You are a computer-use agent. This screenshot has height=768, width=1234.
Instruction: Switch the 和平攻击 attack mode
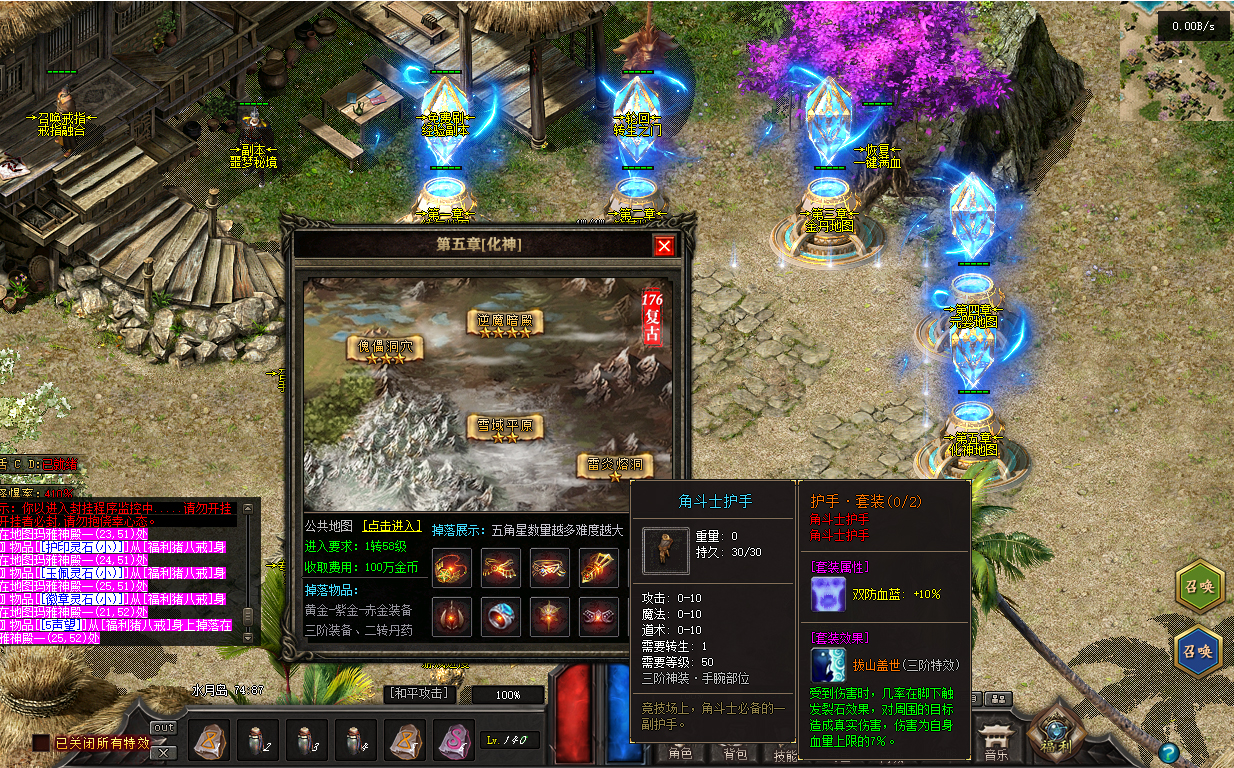point(420,693)
